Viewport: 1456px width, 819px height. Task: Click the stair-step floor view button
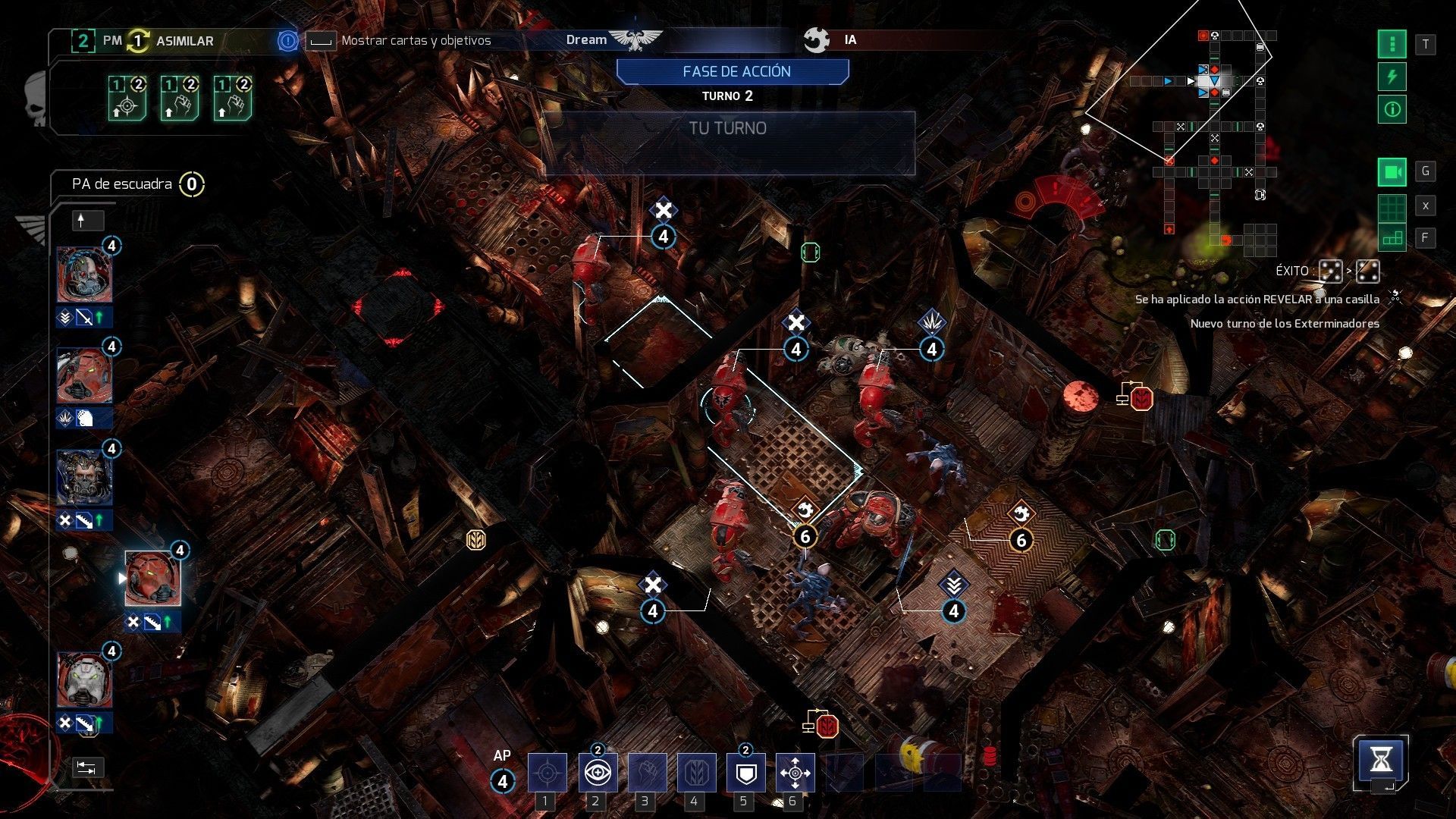[x=1392, y=238]
